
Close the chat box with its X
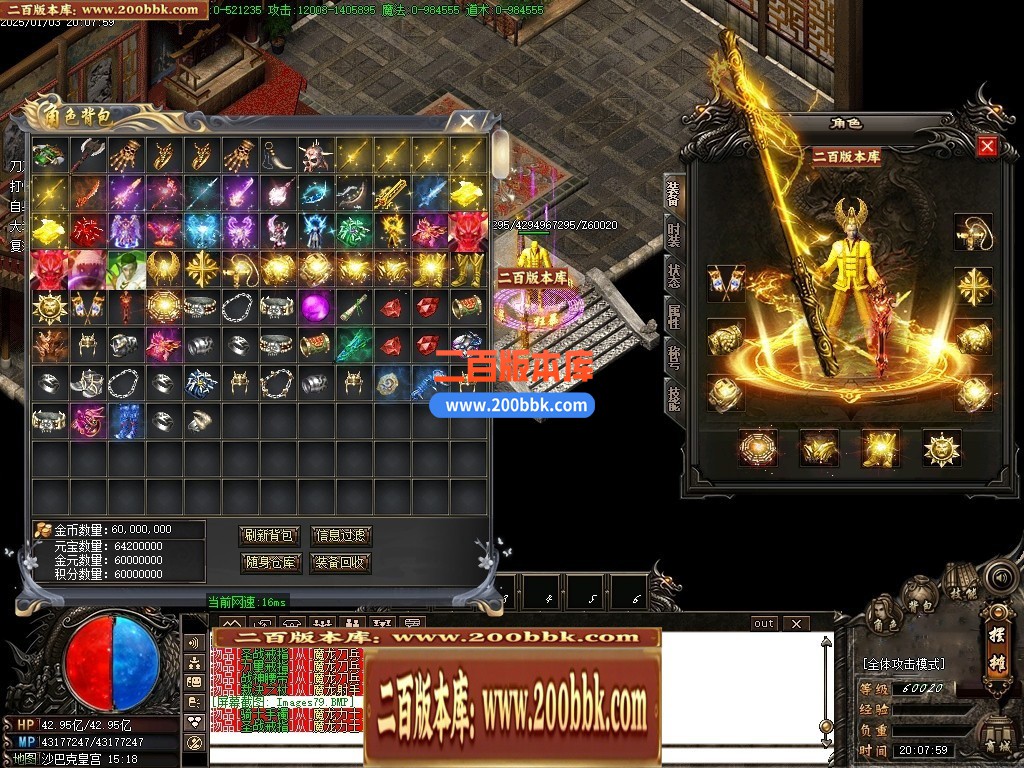click(x=796, y=624)
